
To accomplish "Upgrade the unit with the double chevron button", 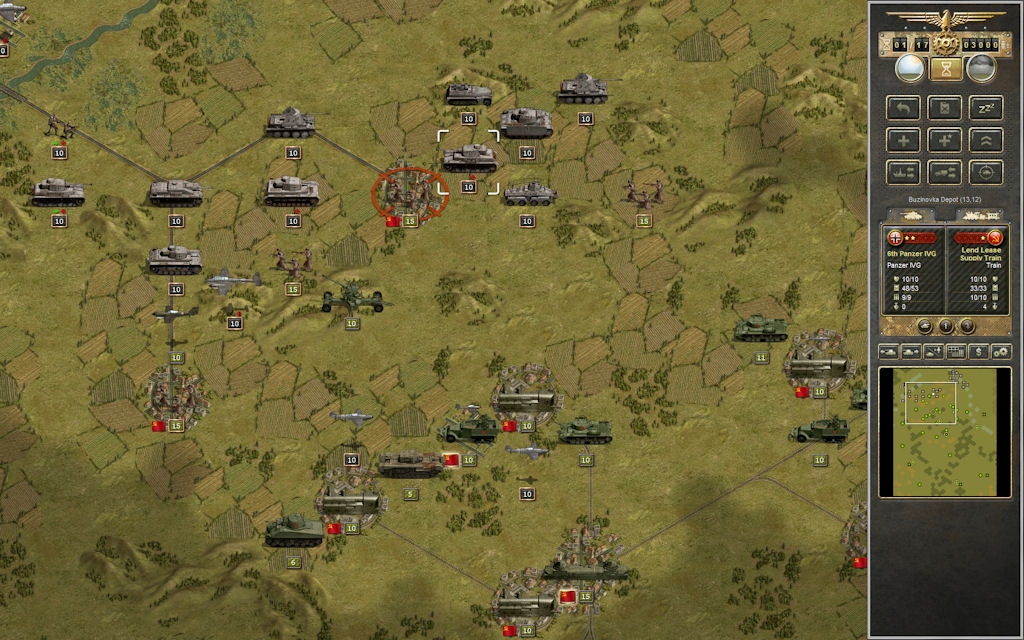I will pyautogui.click(x=987, y=139).
